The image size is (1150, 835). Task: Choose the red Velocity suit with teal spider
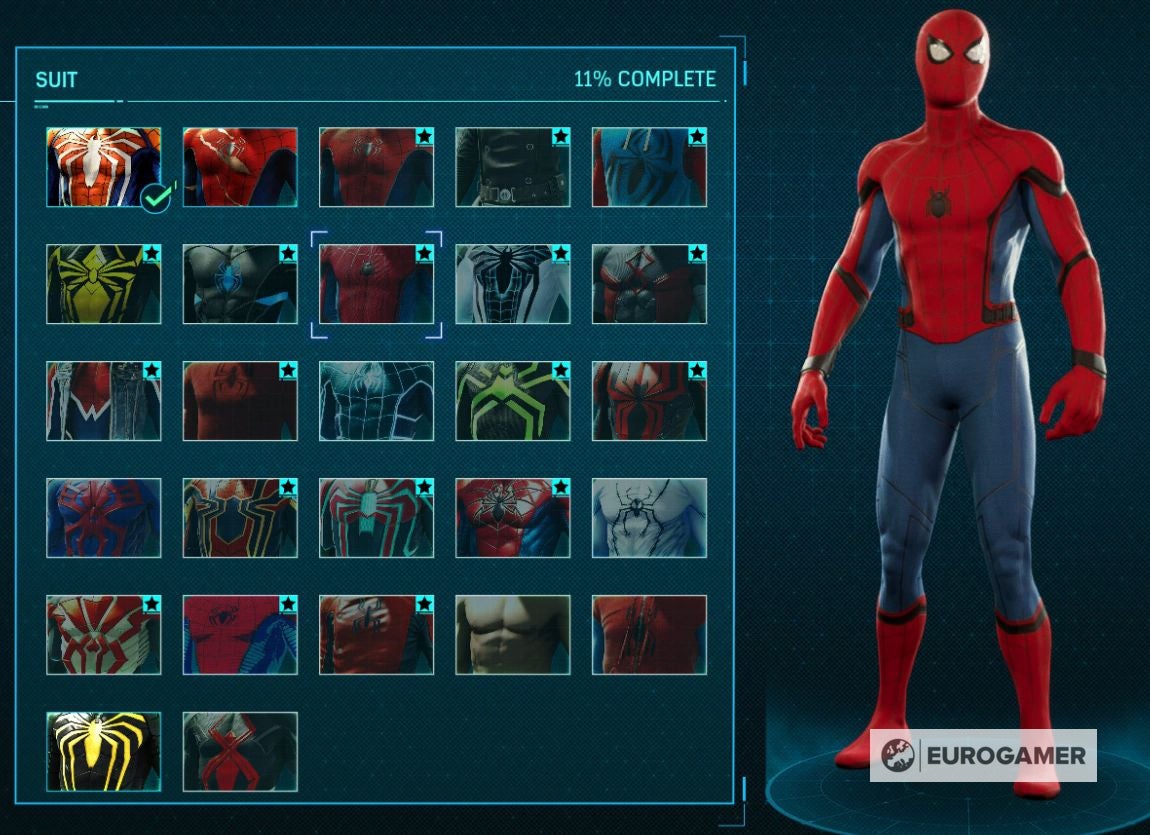coord(376,518)
